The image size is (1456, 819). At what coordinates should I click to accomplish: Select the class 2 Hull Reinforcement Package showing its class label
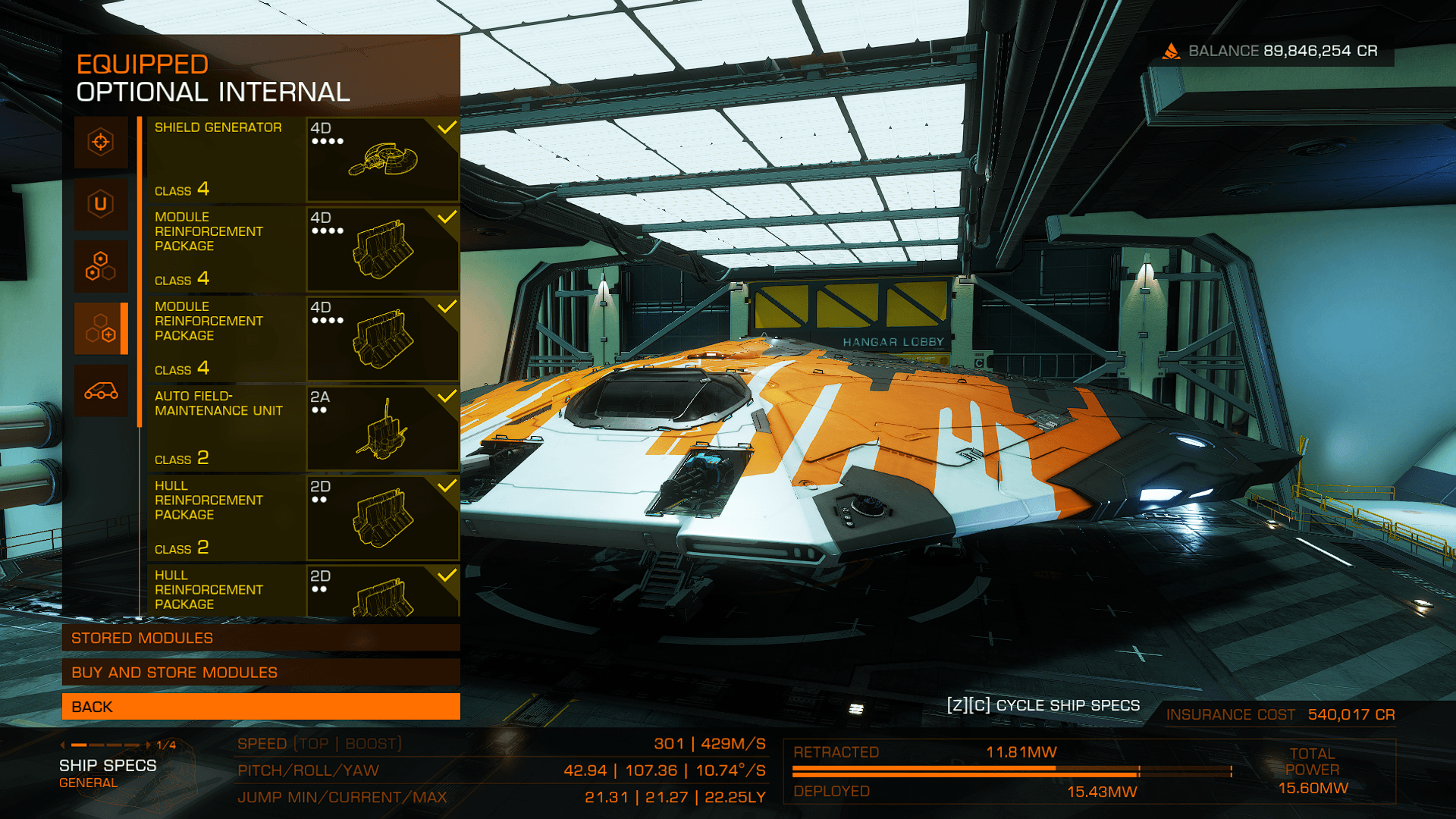(303, 517)
